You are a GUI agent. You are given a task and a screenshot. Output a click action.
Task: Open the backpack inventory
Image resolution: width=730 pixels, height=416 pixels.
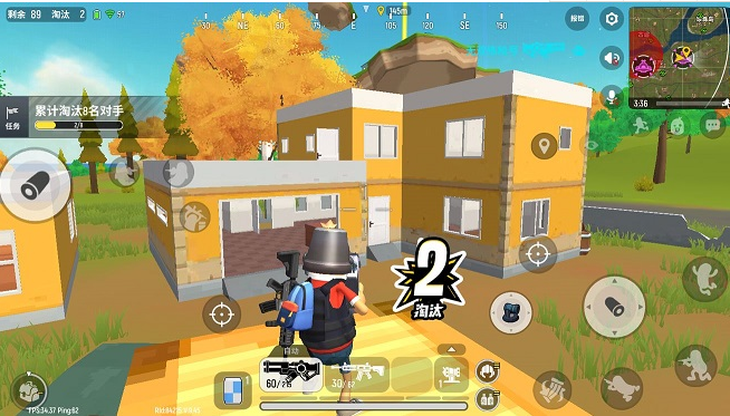click(x=508, y=312)
